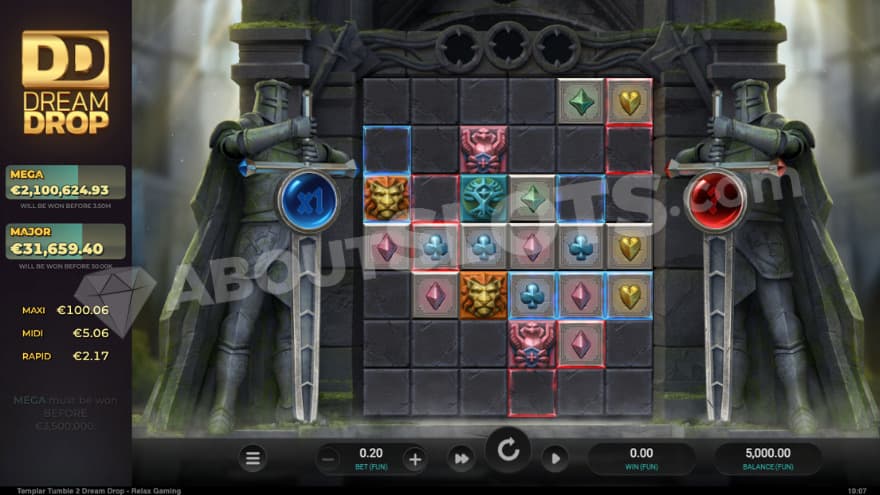Click the Mega jackpot panel

coord(66,183)
